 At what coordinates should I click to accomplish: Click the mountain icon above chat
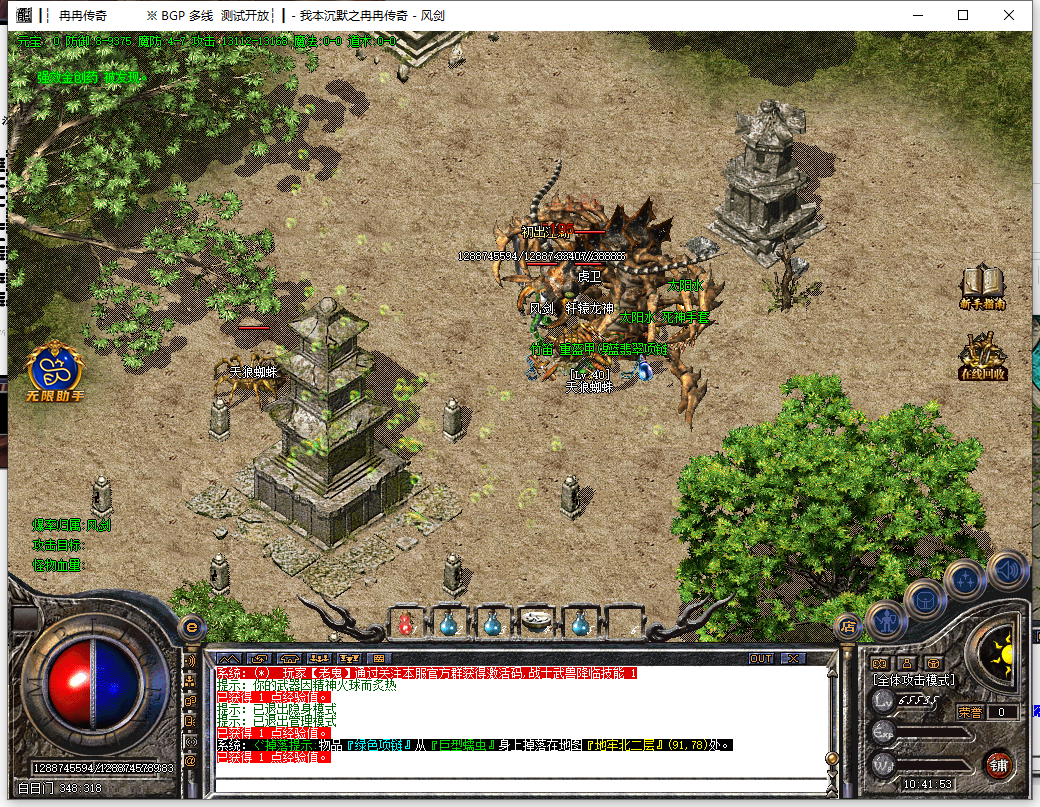229,659
